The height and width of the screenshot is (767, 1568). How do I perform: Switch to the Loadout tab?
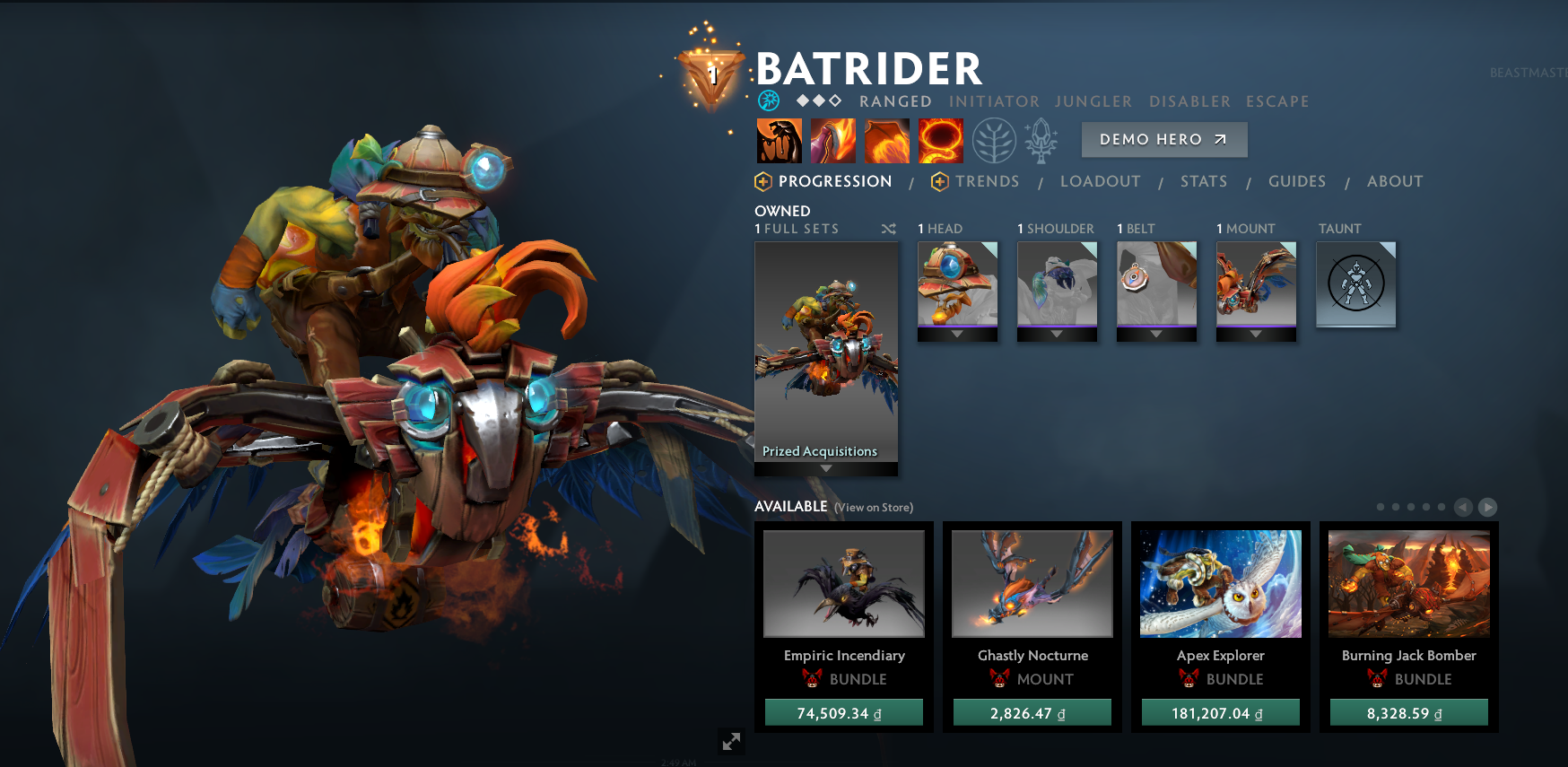pos(1101,181)
